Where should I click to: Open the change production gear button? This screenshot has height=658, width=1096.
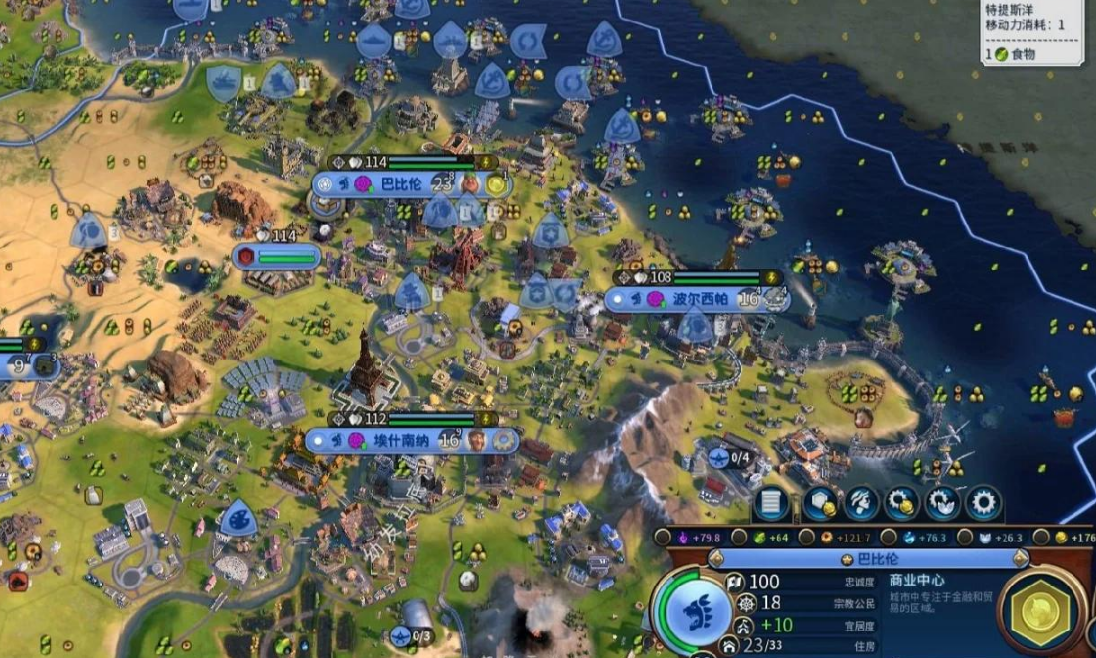[x=984, y=503]
